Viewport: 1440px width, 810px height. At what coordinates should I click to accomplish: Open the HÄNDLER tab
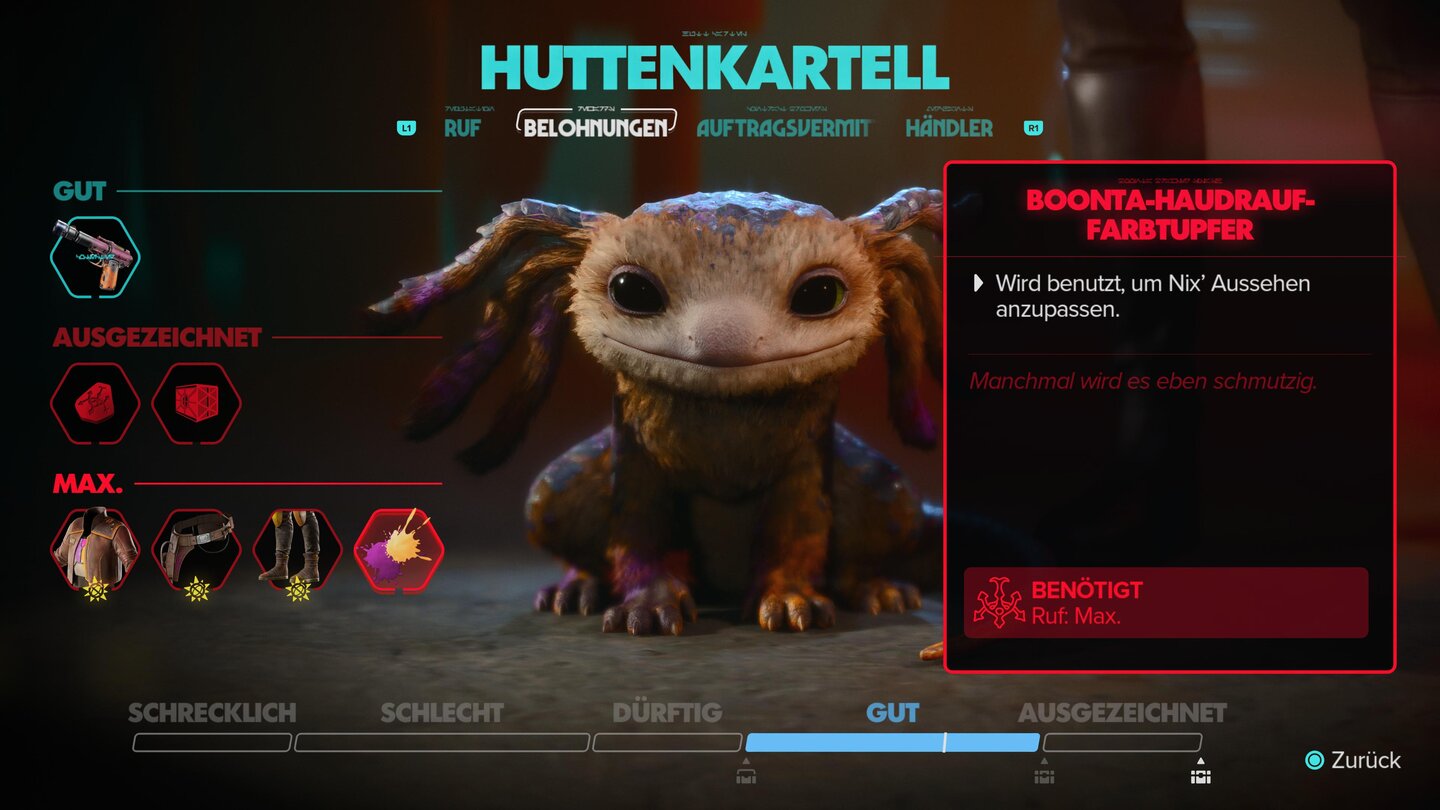pos(948,128)
